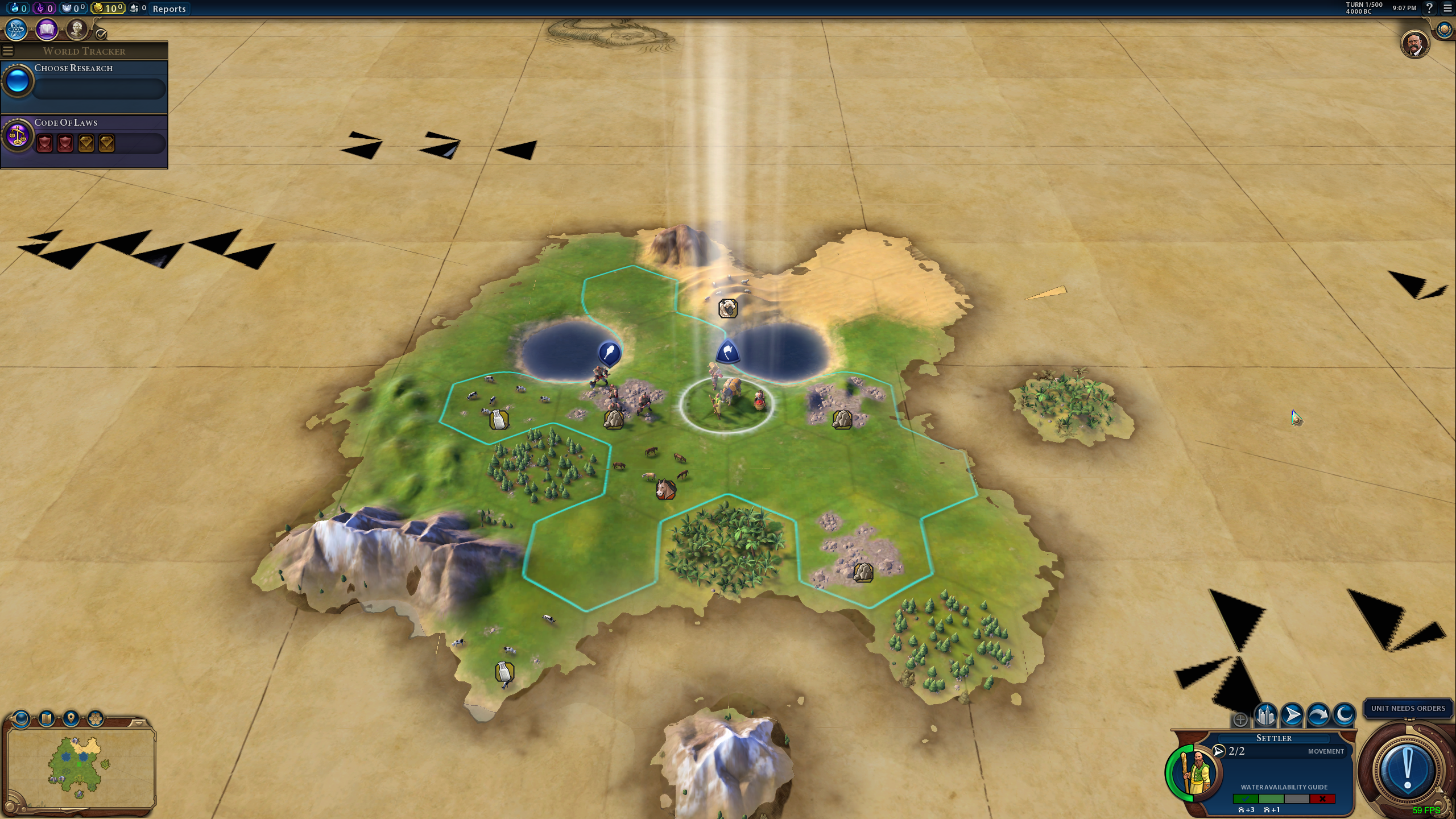Activate the Move To arrow action
1456x819 pixels.
(1292, 715)
